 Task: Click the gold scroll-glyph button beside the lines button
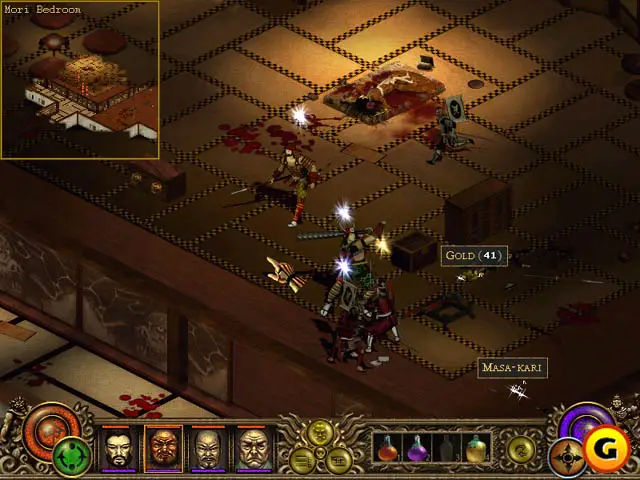(x=337, y=460)
